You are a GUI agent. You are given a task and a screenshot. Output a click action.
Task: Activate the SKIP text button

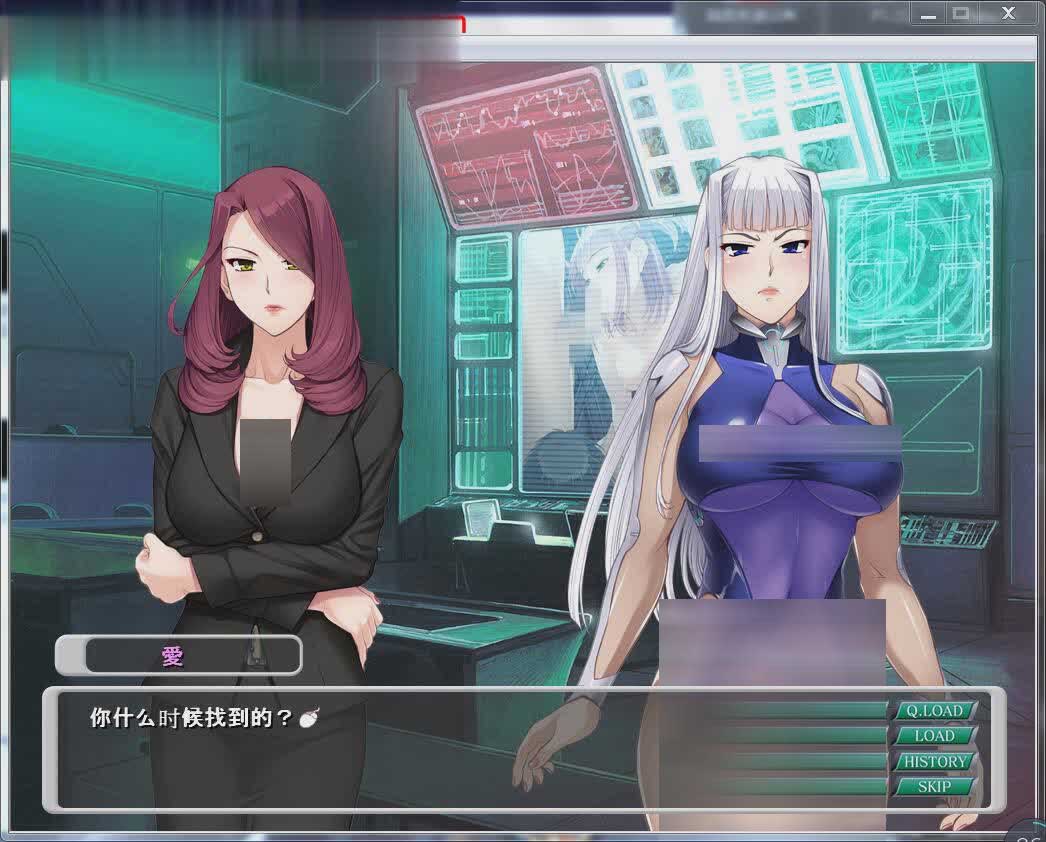coord(934,787)
